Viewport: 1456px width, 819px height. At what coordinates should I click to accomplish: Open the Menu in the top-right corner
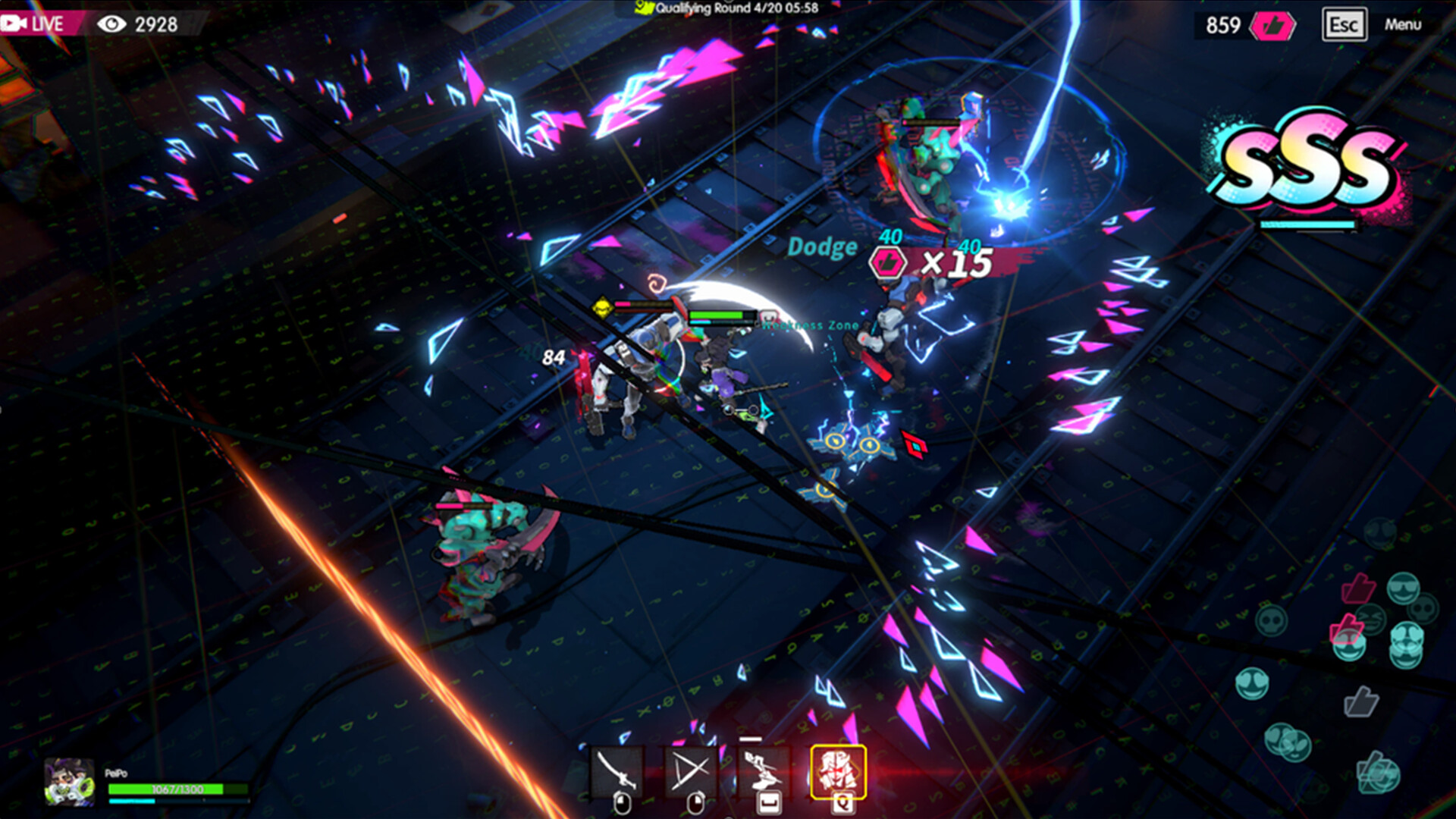1403,25
